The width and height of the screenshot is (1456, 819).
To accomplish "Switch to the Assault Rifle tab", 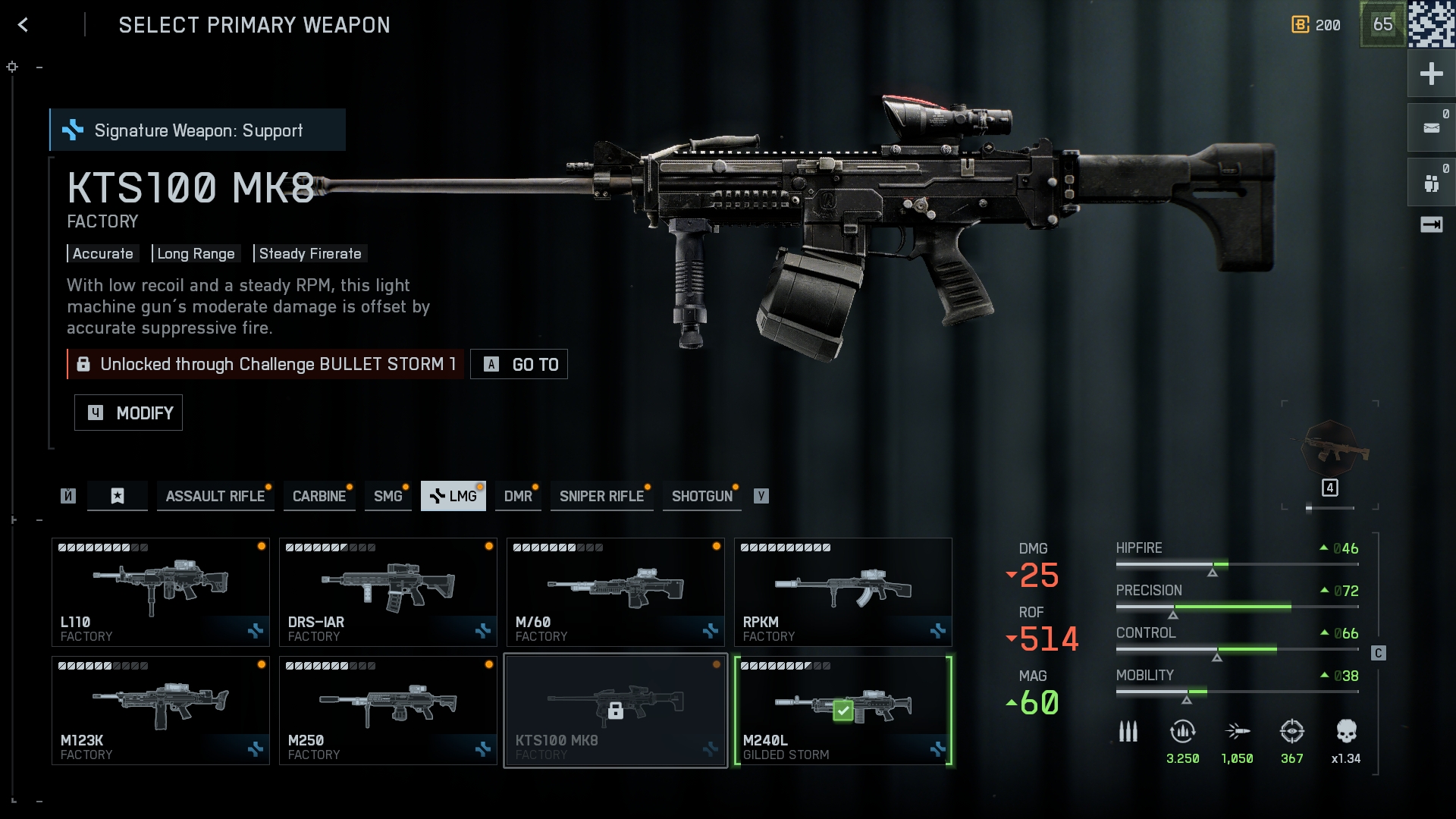I will (x=215, y=496).
